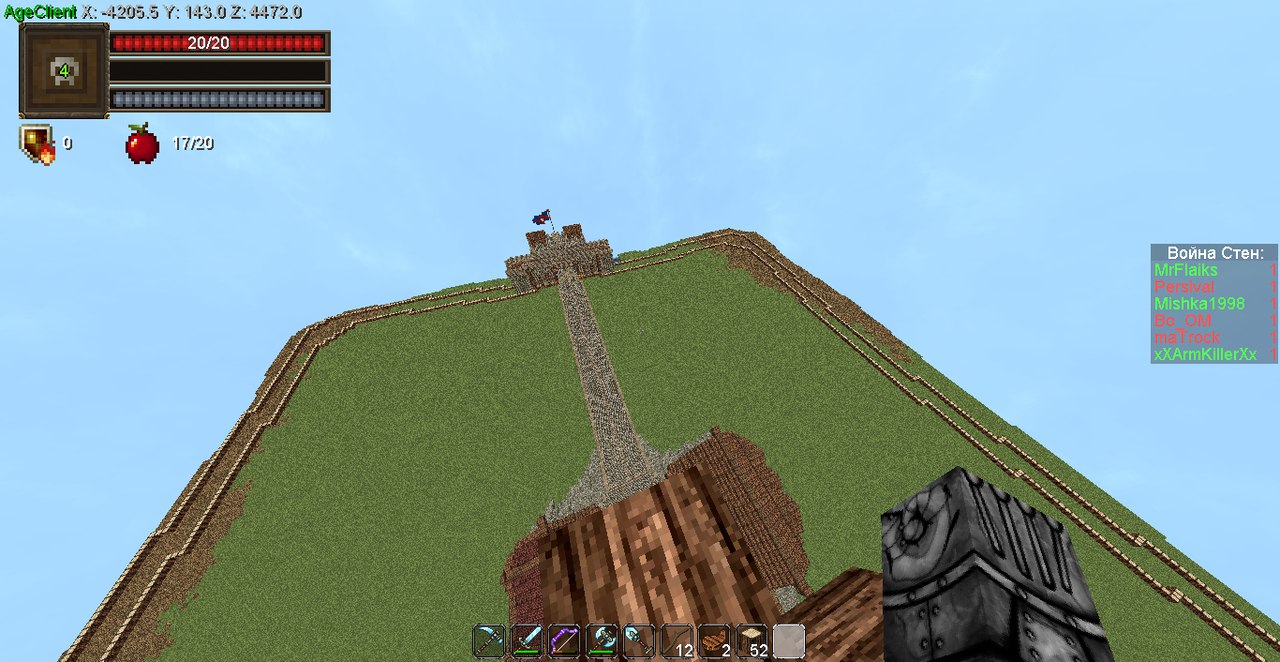Click maTrock in the scoreboard
Image resolution: width=1280 pixels, height=662 pixels.
(x=1187, y=337)
